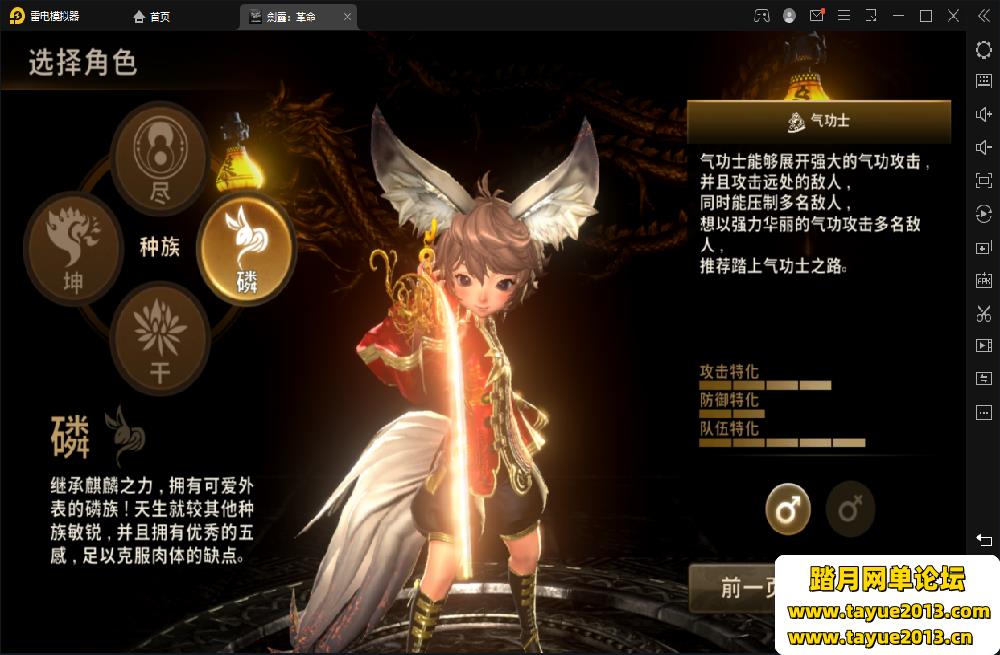Viewport: 1000px width, 655px height.
Task: Pick the highlighted 磷 race circle
Action: coord(245,245)
